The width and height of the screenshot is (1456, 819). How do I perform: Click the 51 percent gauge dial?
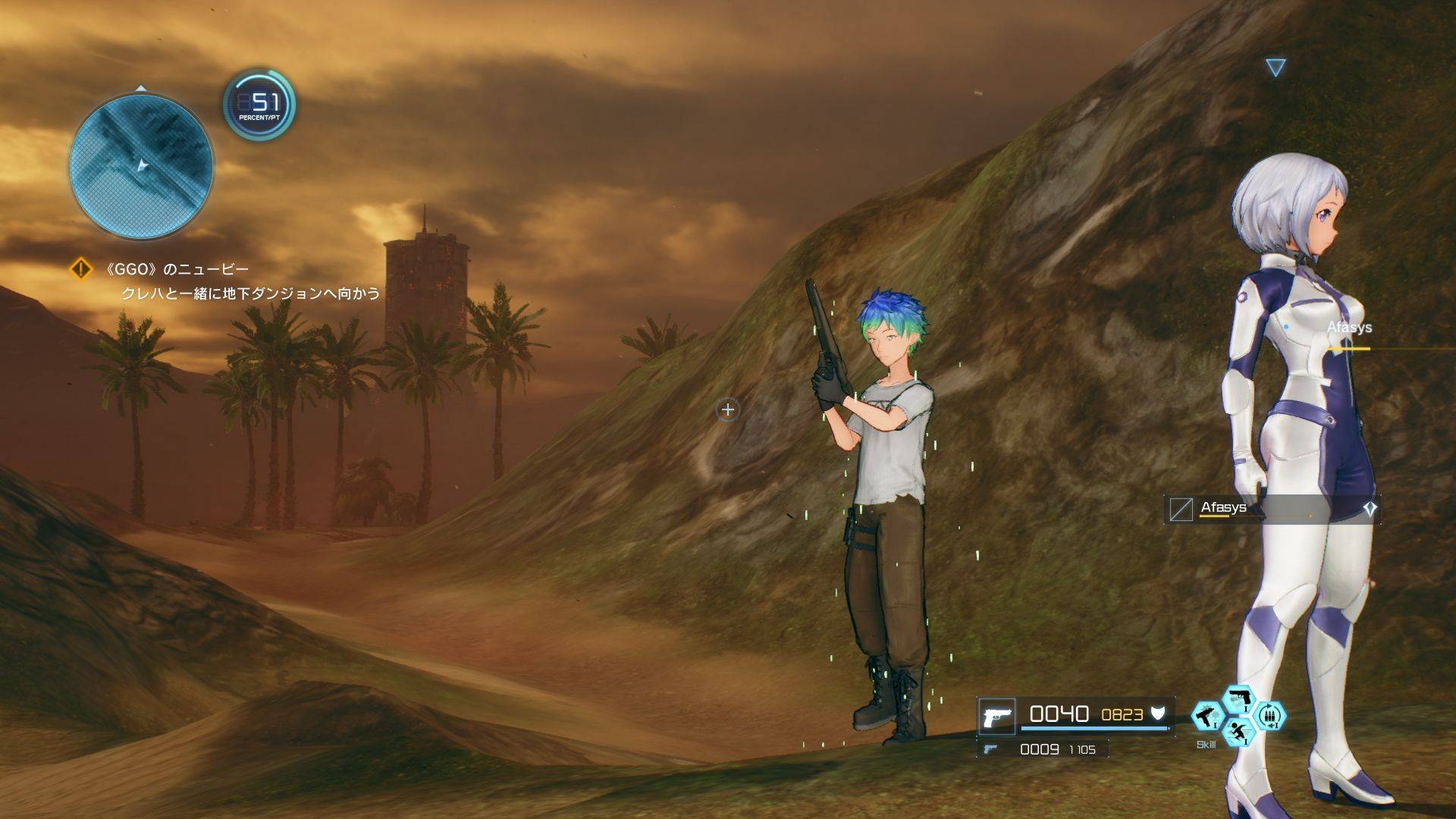coord(259,105)
